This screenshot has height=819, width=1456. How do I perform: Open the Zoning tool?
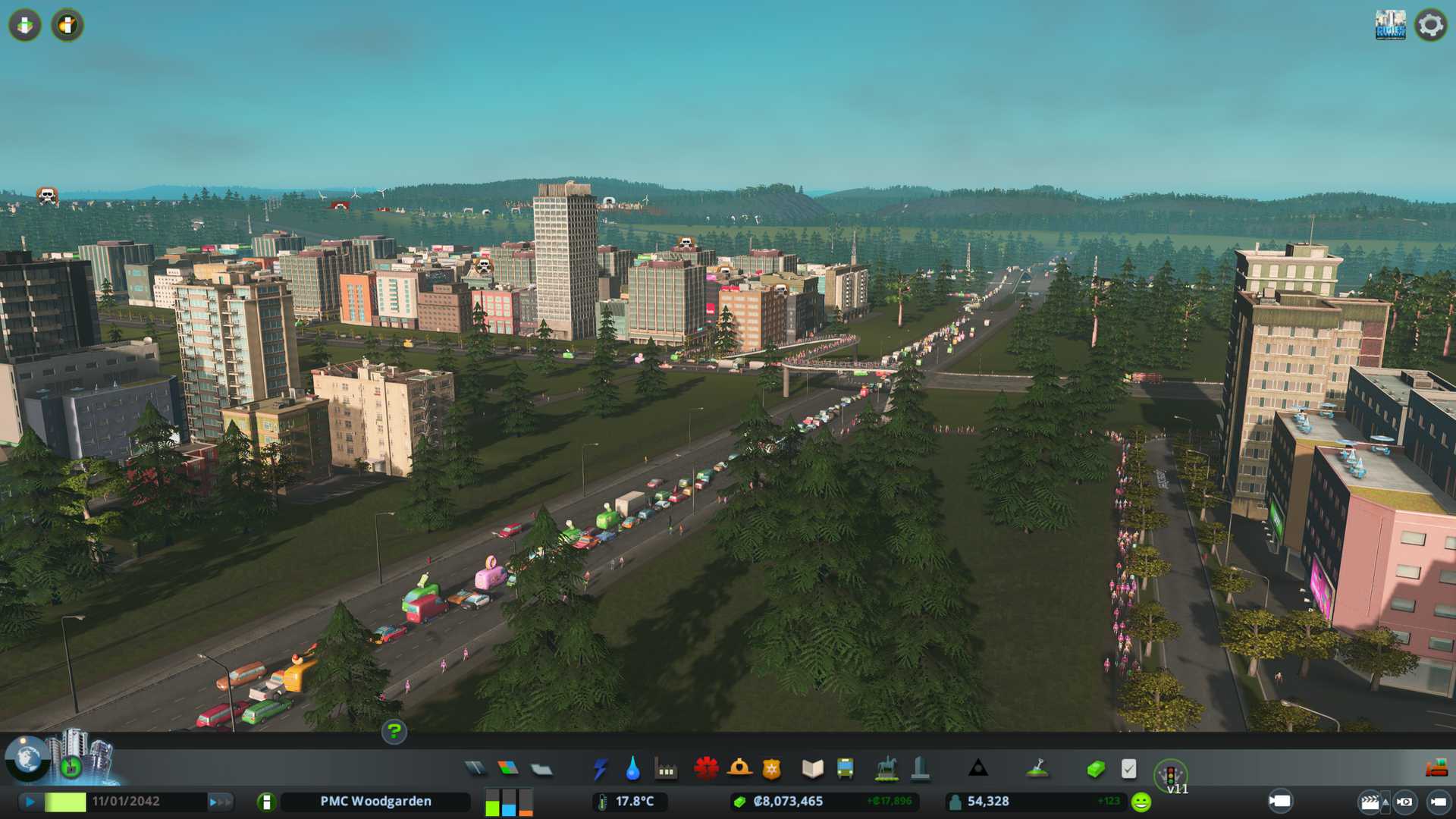point(508,769)
